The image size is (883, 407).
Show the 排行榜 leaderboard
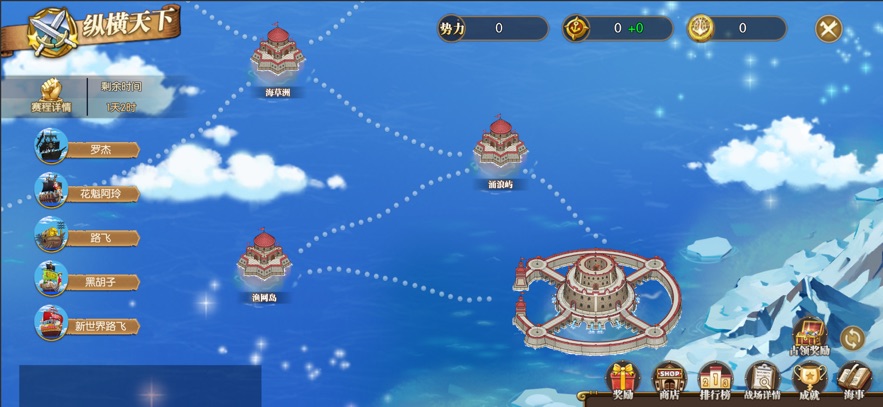pos(715,381)
